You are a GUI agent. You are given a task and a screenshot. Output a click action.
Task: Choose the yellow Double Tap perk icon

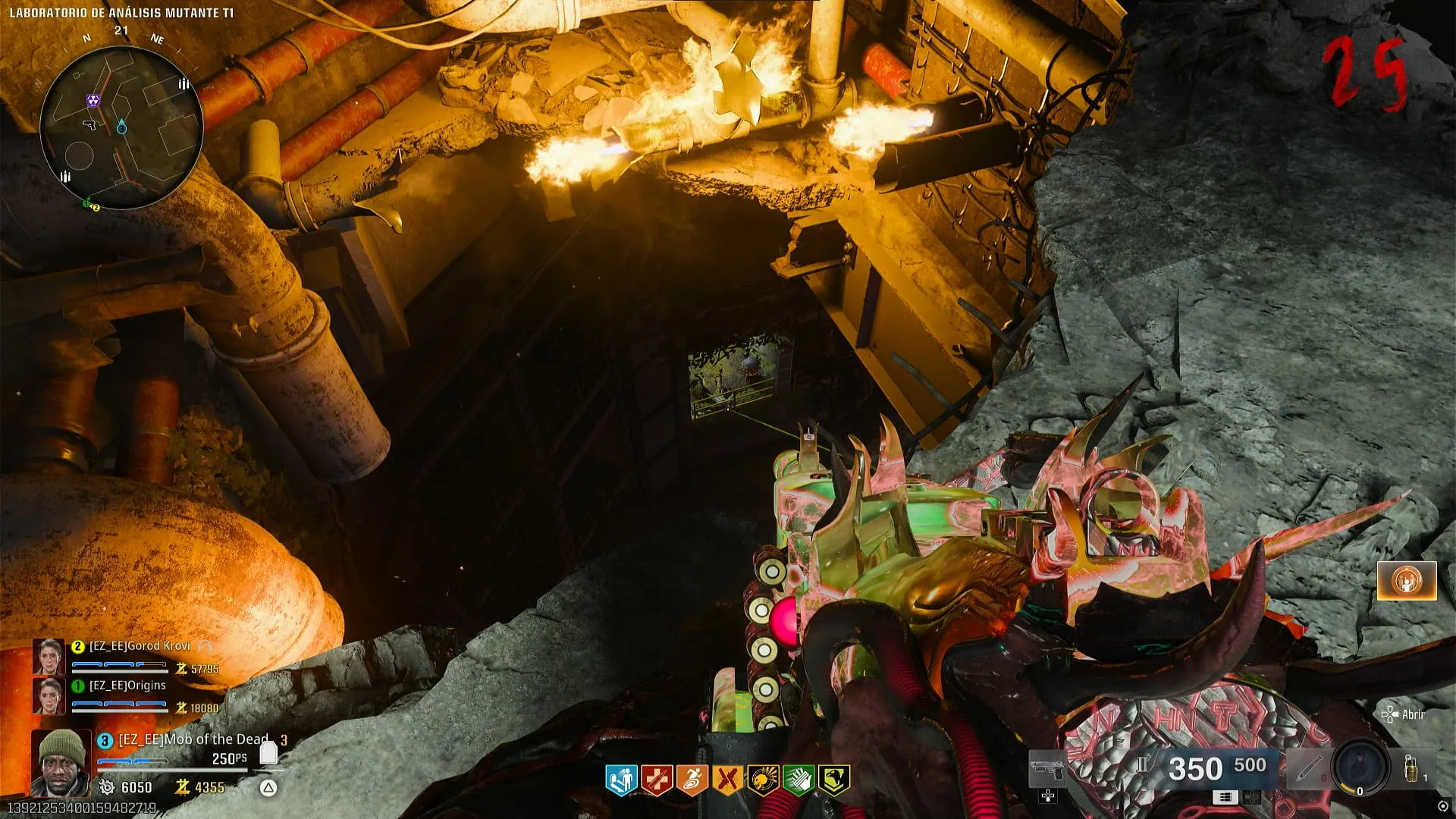(727, 779)
